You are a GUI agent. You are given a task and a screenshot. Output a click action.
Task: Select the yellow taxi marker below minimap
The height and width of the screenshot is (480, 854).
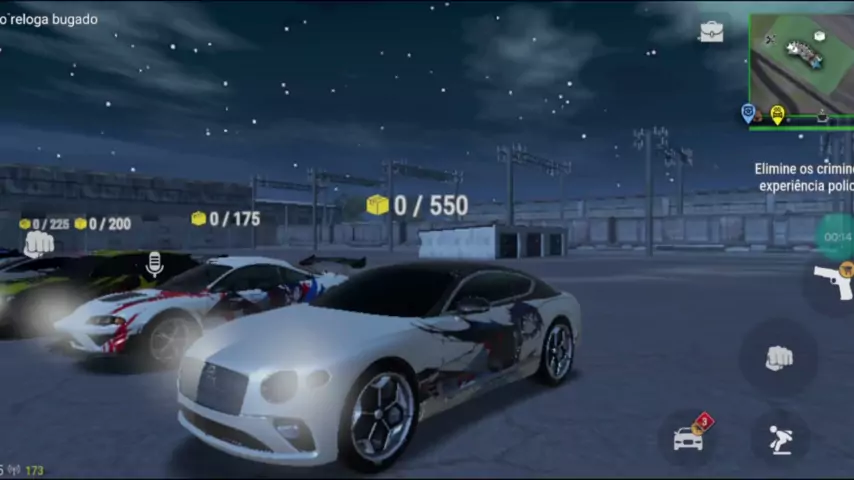click(777, 114)
